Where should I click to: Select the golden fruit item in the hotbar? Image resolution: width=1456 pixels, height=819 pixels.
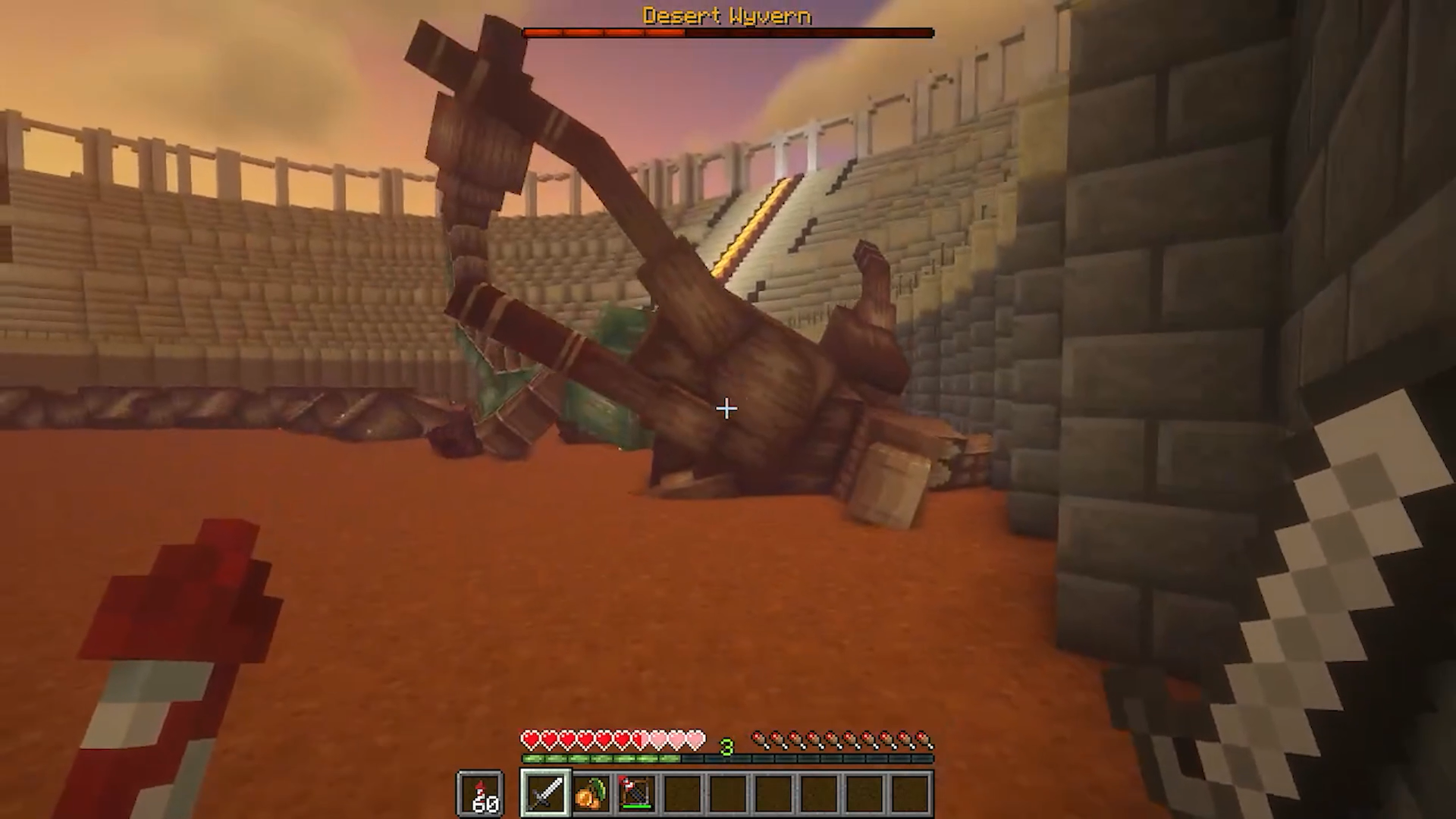coord(589,793)
